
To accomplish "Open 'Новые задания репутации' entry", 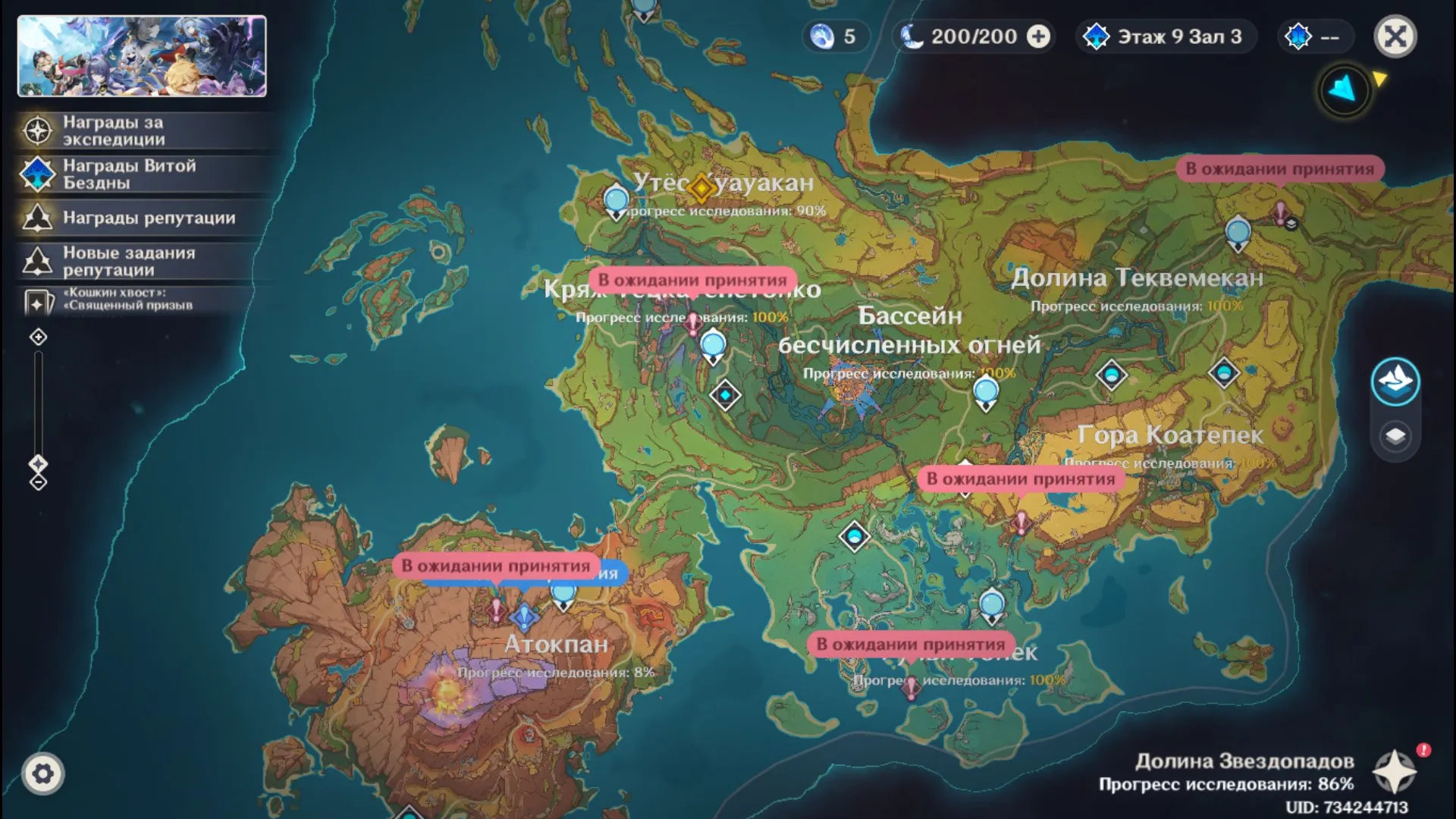I will pos(114,261).
